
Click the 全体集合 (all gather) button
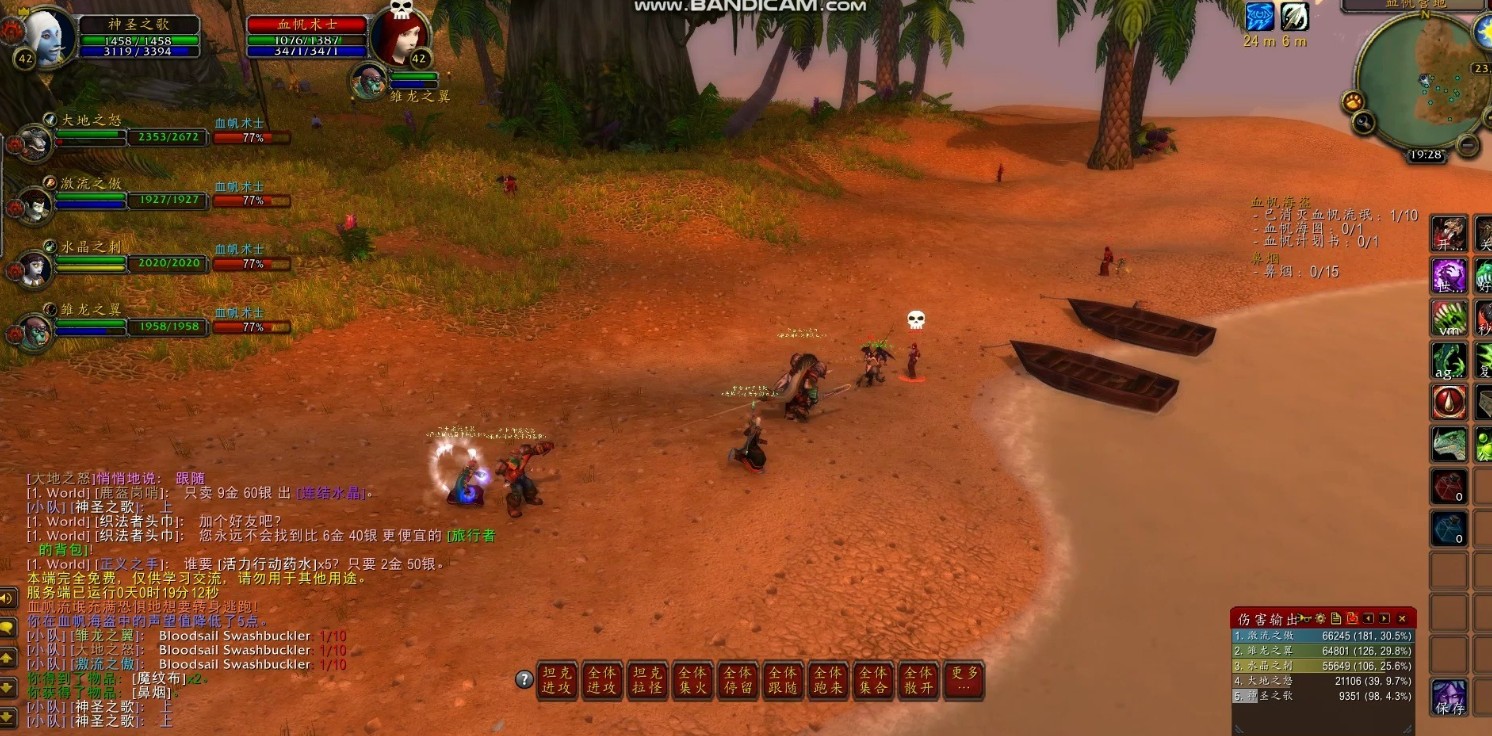873,680
